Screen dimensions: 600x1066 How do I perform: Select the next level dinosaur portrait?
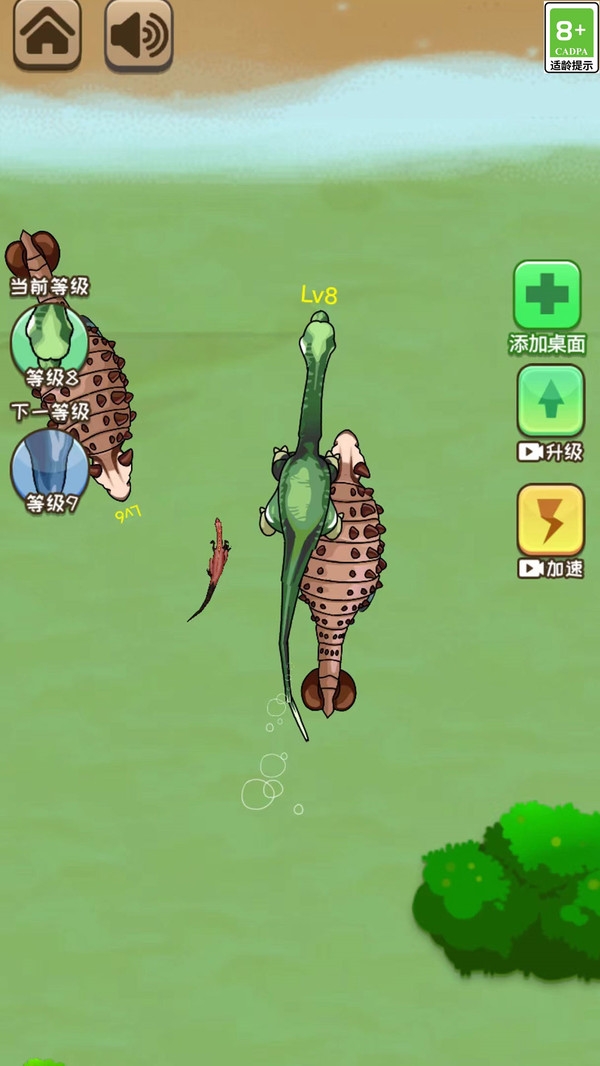pos(49,465)
